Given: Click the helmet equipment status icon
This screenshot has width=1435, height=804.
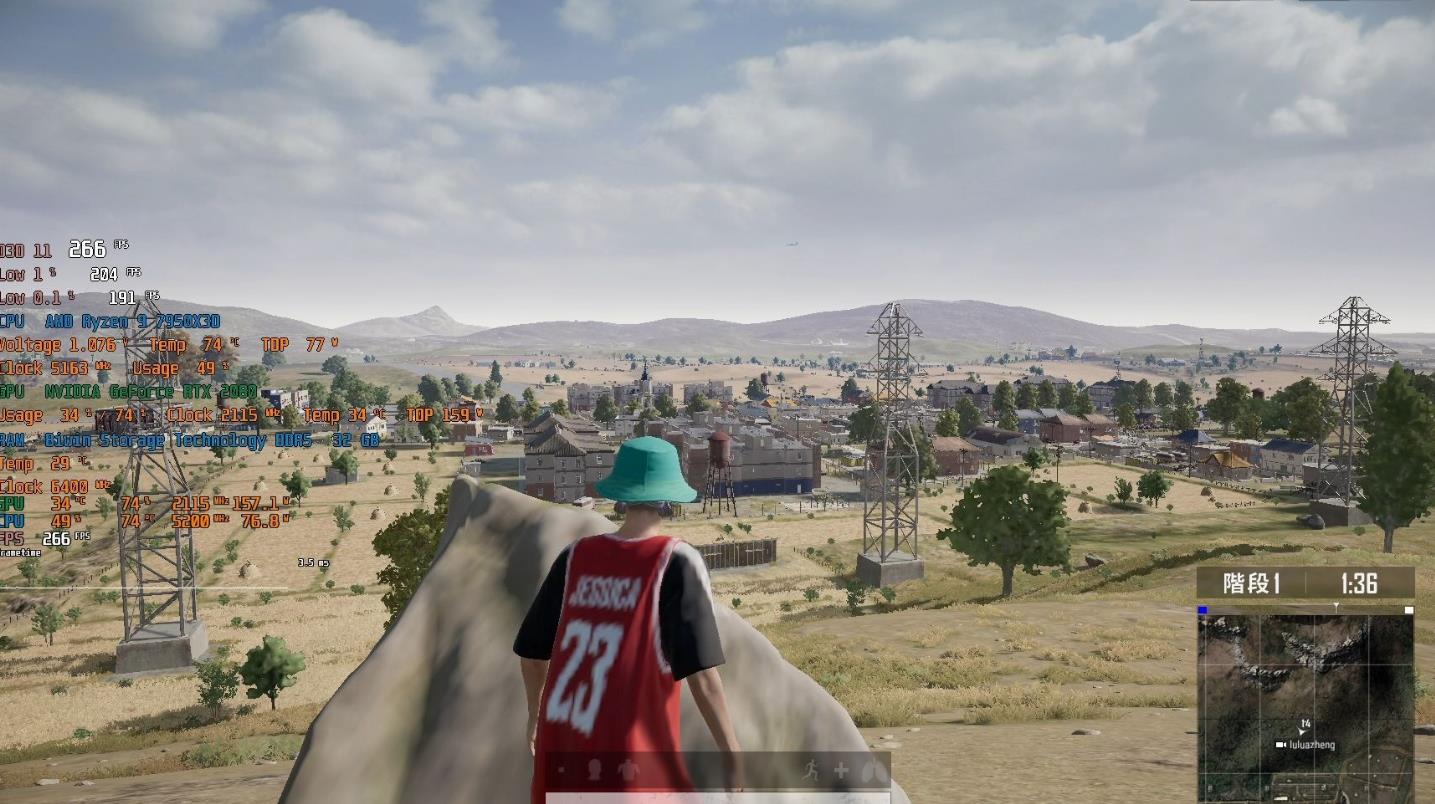Looking at the screenshot, I should 594,770.
